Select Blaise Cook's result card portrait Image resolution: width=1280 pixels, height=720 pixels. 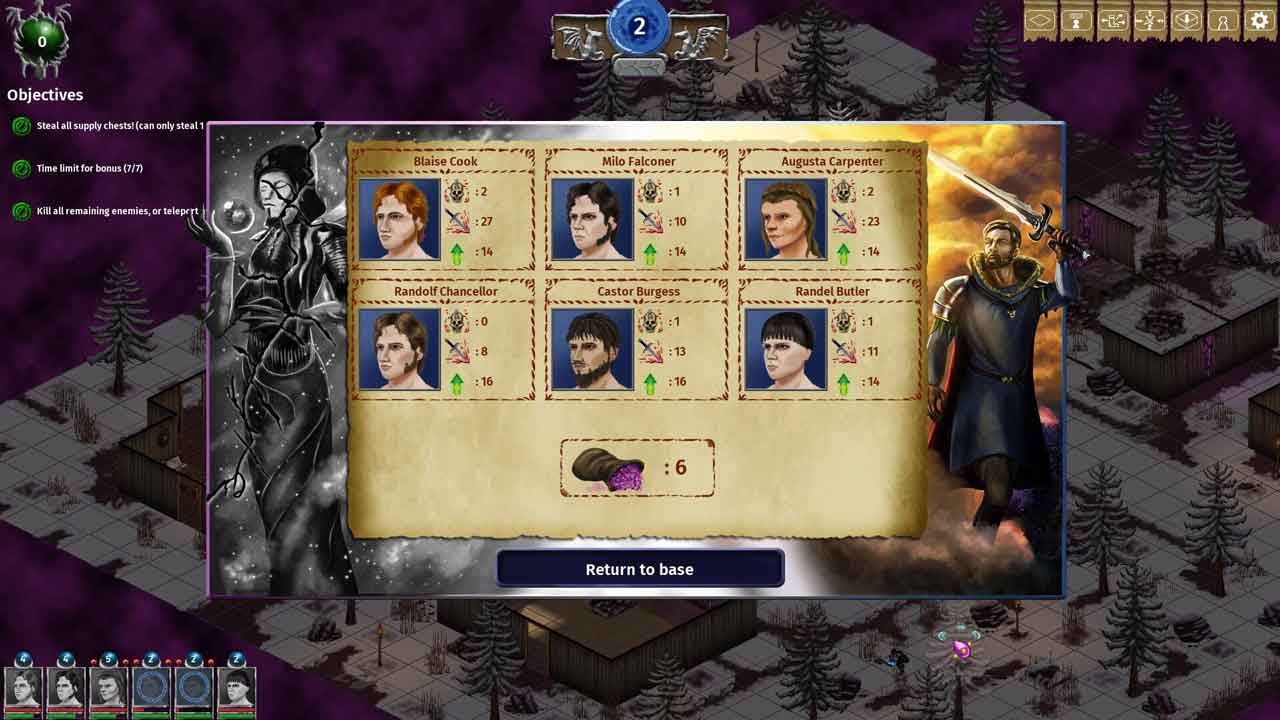click(399, 220)
